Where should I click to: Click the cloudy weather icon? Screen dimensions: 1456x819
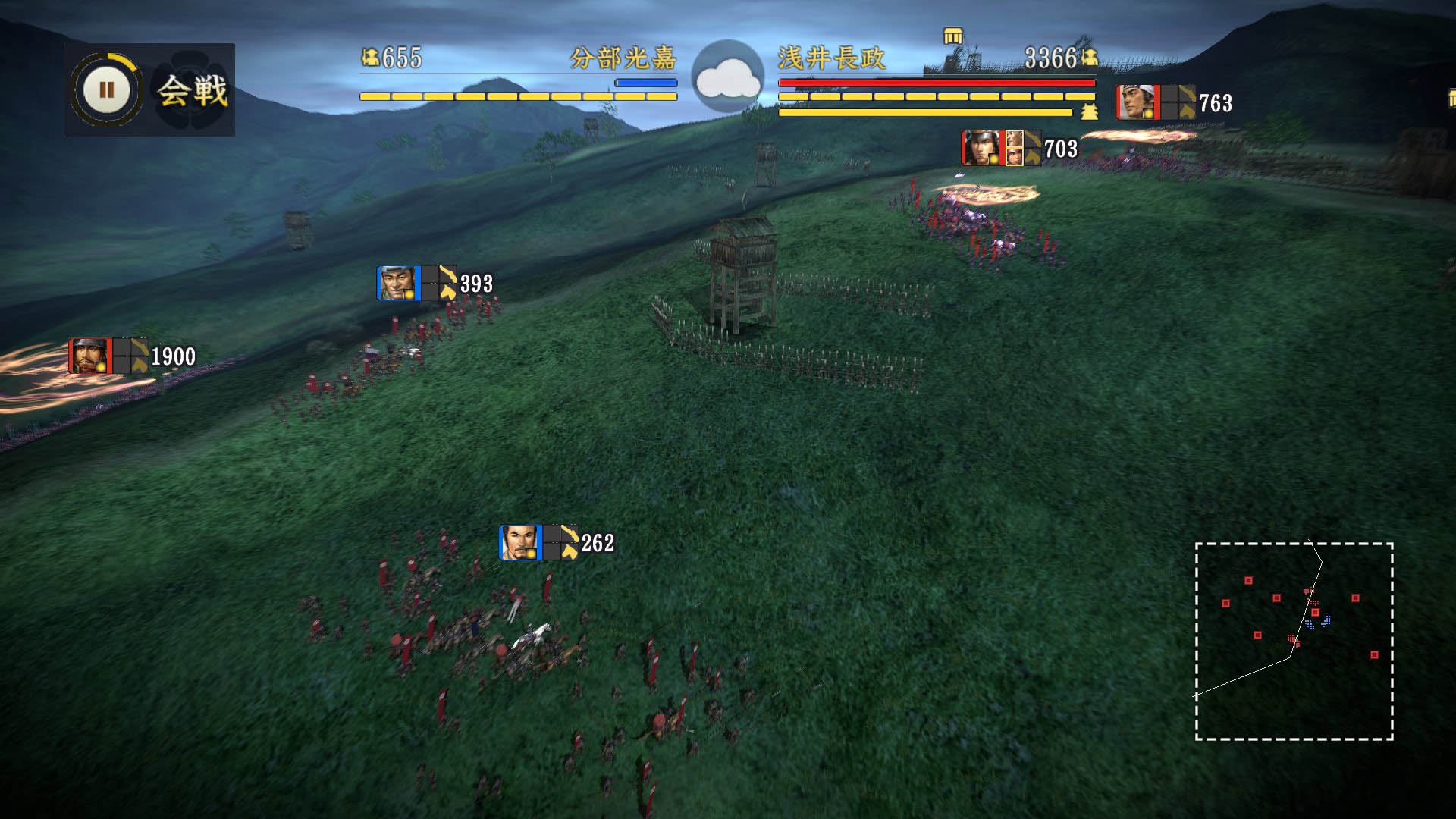[x=728, y=77]
